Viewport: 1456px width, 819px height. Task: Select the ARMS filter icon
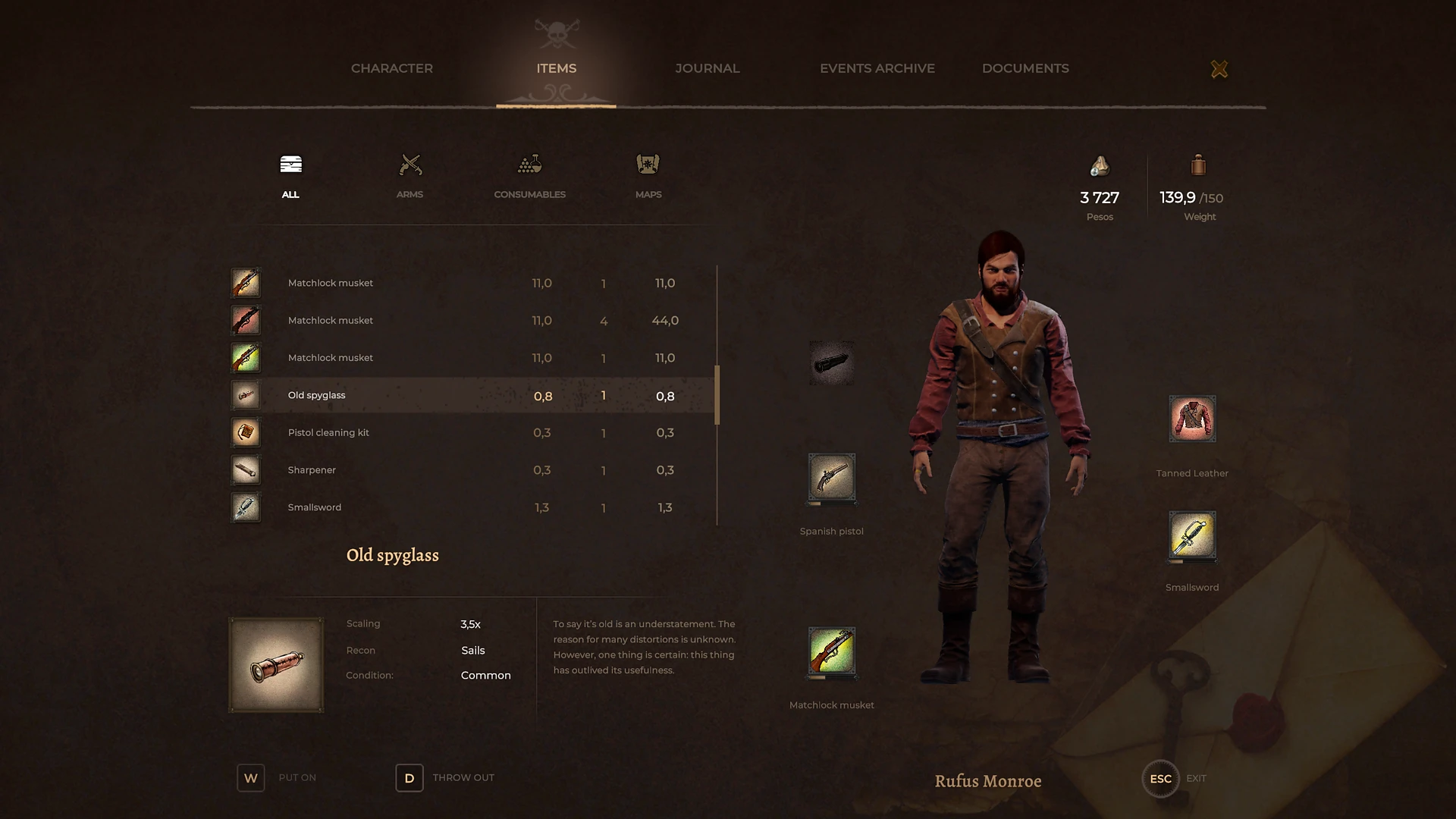click(x=409, y=165)
